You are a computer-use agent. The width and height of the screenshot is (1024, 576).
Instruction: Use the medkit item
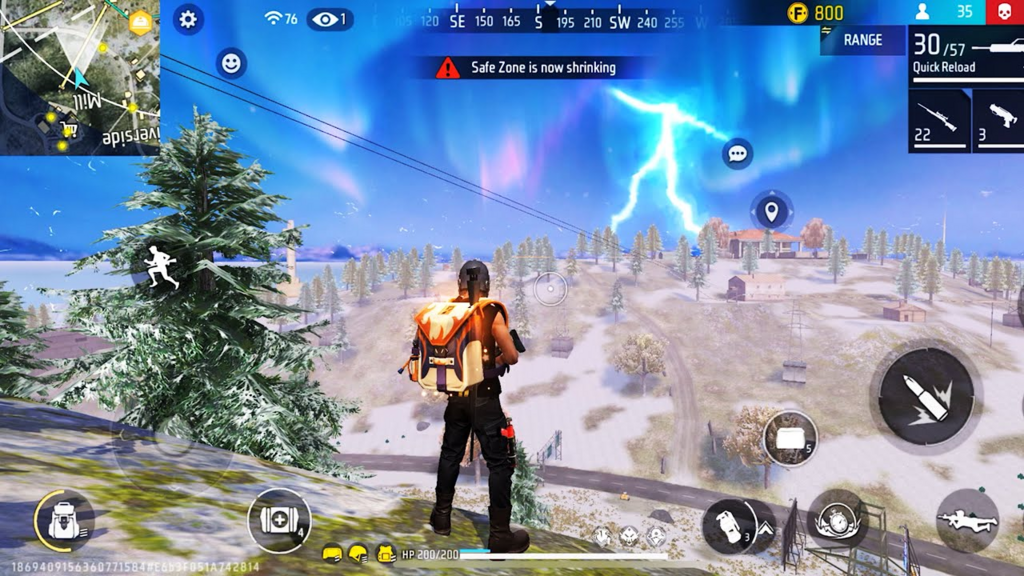[x=279, y=520]
